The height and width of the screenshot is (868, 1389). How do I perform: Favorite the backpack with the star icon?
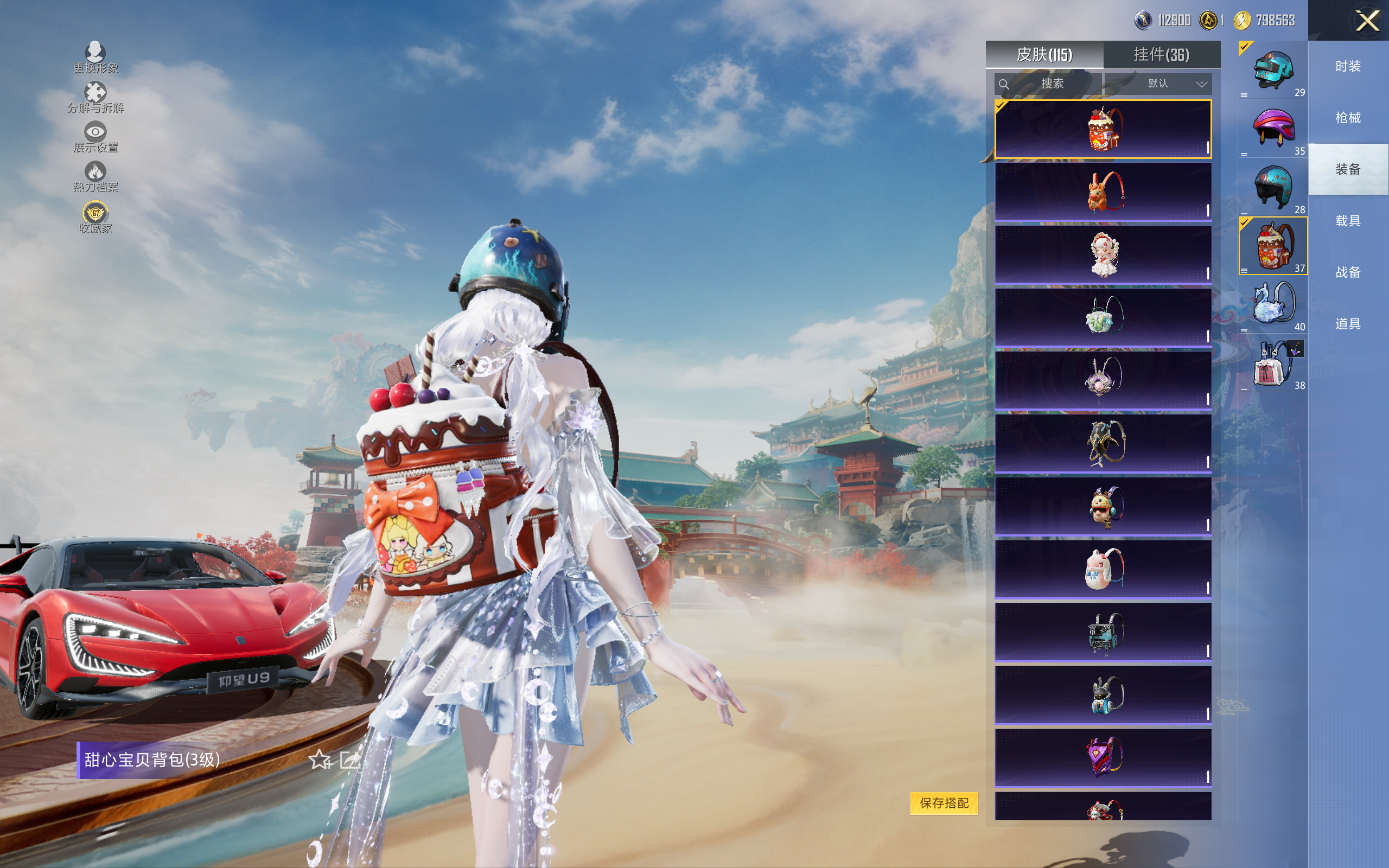point(320,760)
